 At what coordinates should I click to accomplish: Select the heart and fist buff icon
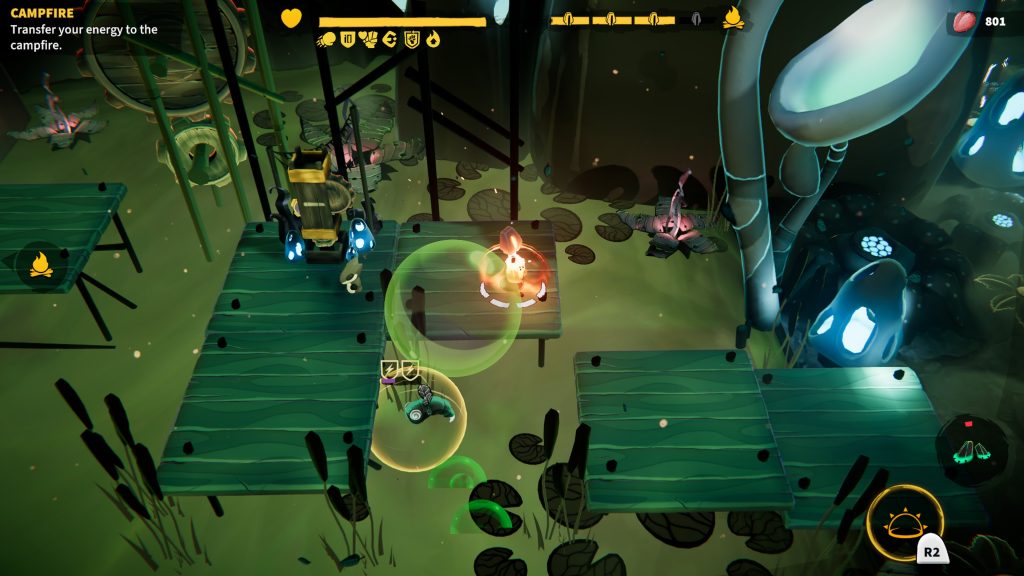pos(368,40)
